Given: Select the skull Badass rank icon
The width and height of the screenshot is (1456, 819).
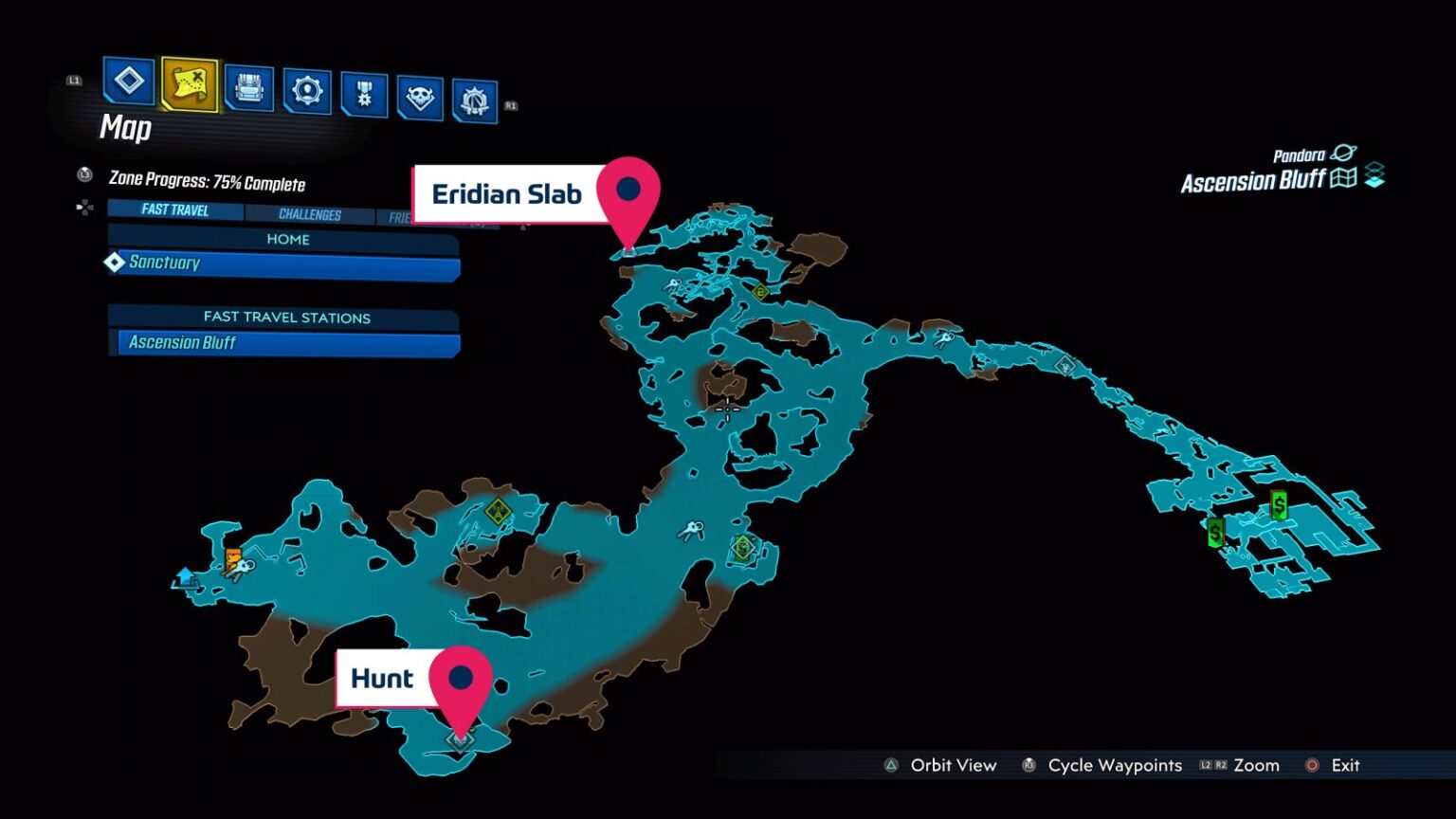Looking at the screenshot, I should (422, 90).
